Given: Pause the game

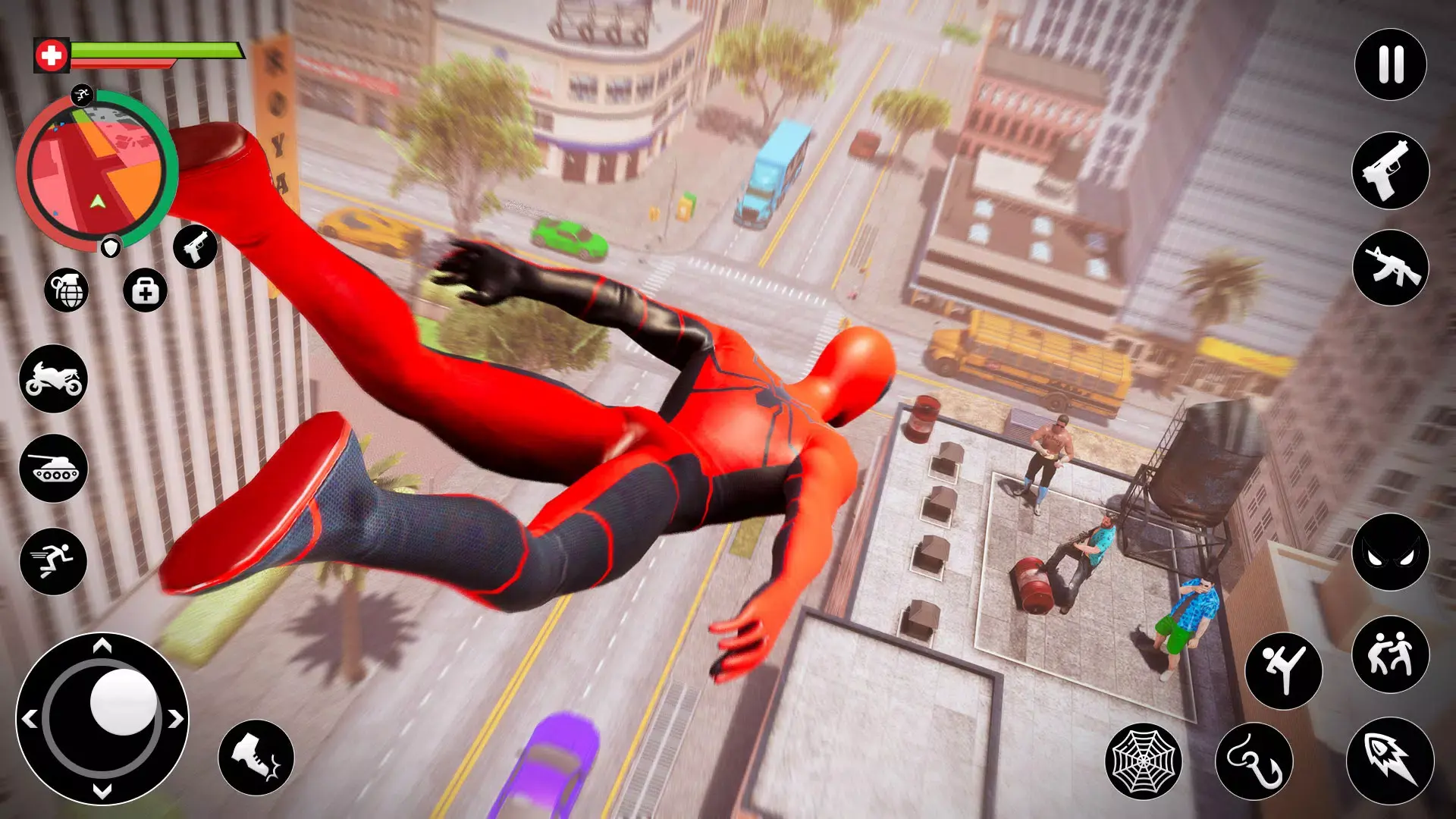Looking at the screenshot, I should [x=1390, y=64].
